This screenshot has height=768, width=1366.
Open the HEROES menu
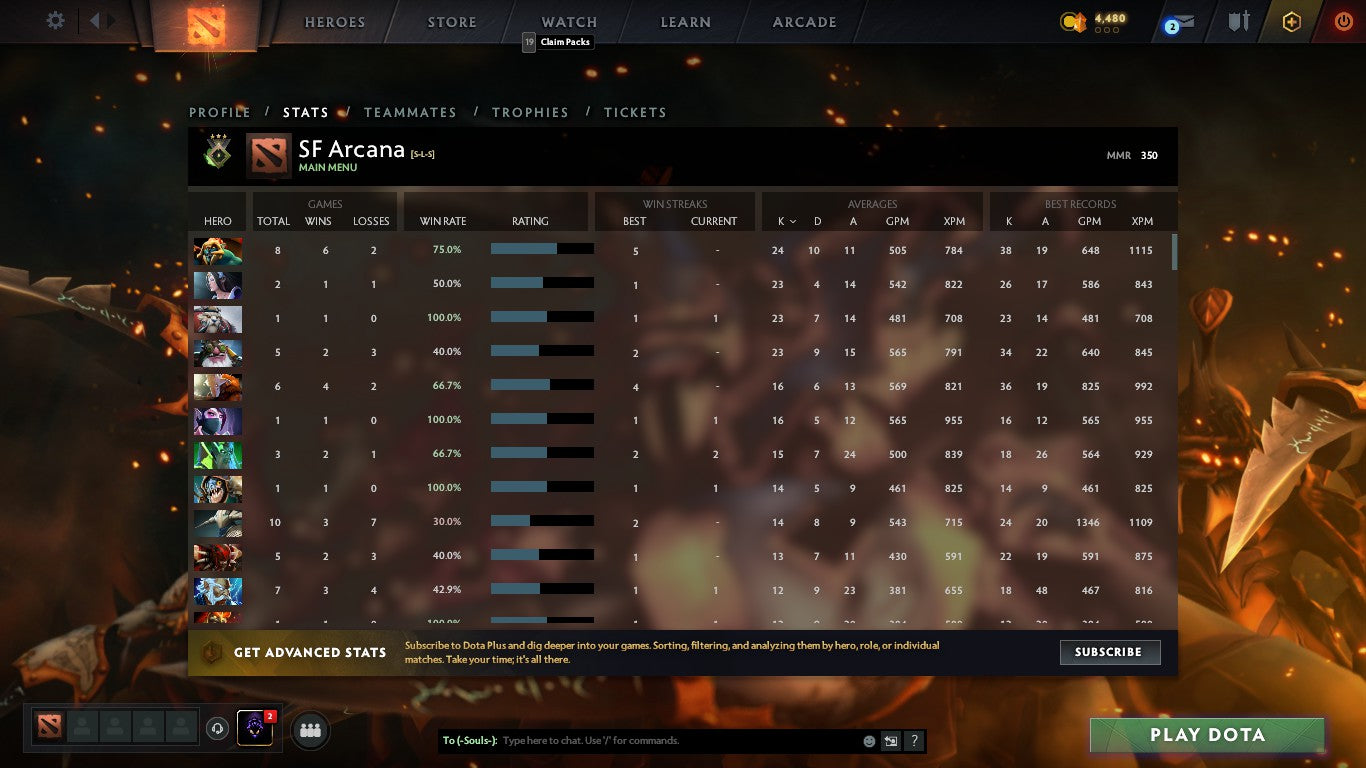coord(334,21)
